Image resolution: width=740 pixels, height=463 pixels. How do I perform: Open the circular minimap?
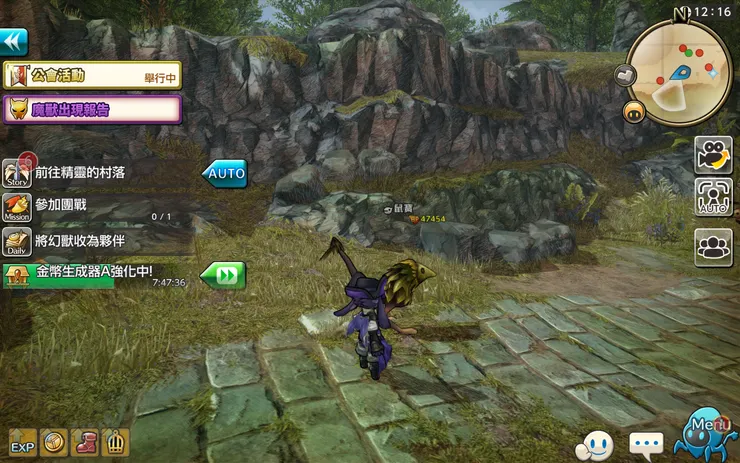pyautogui.click(x=679, y=67)
